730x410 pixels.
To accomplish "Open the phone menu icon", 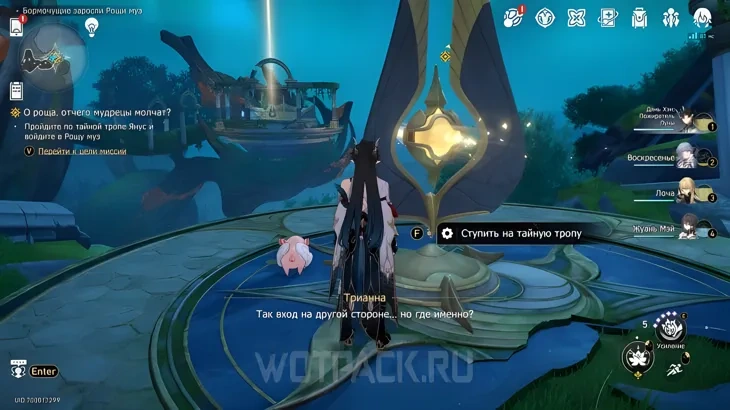I will coord(16,26).
